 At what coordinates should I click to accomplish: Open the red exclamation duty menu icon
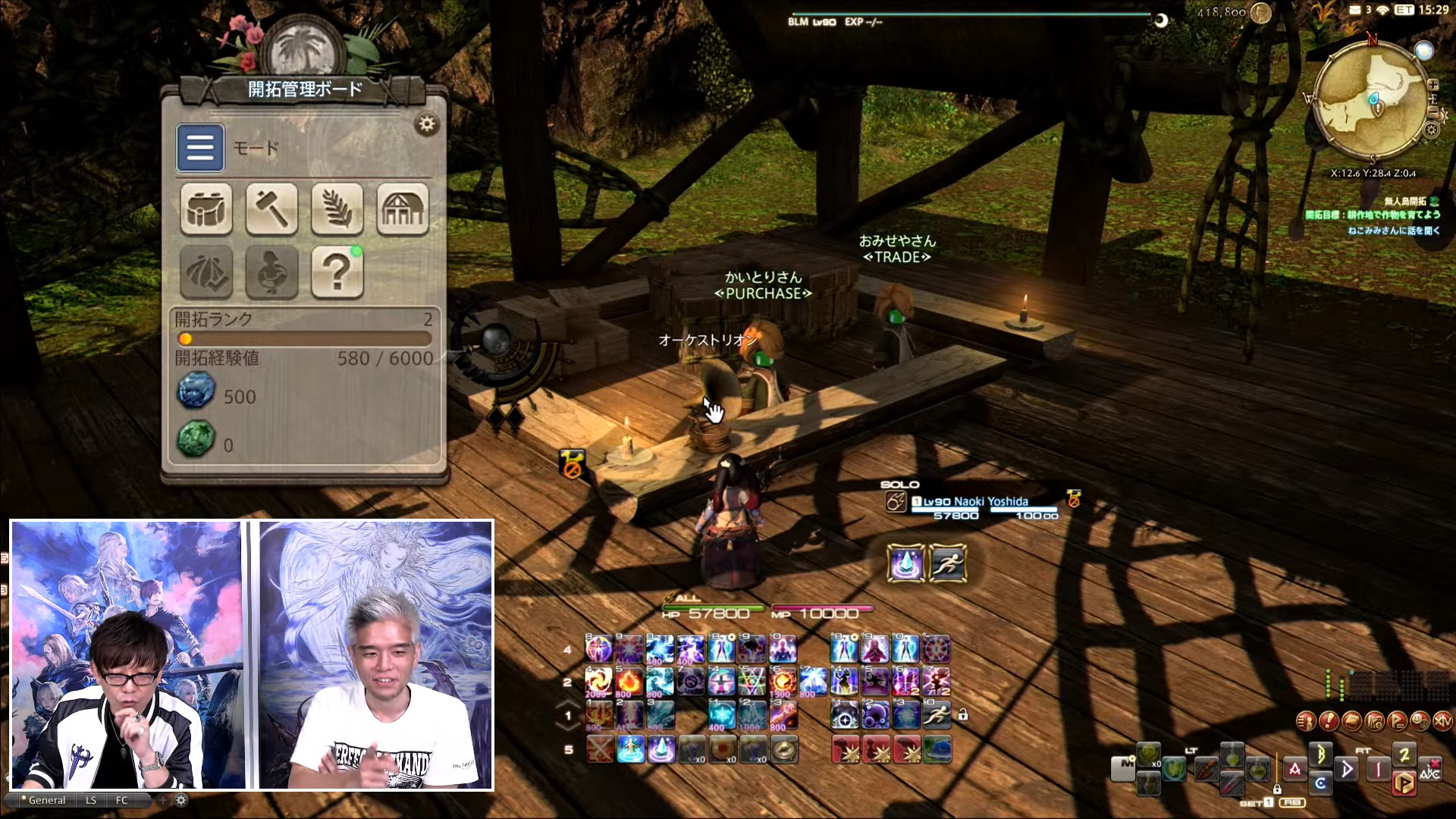(x=1329, y=721)
